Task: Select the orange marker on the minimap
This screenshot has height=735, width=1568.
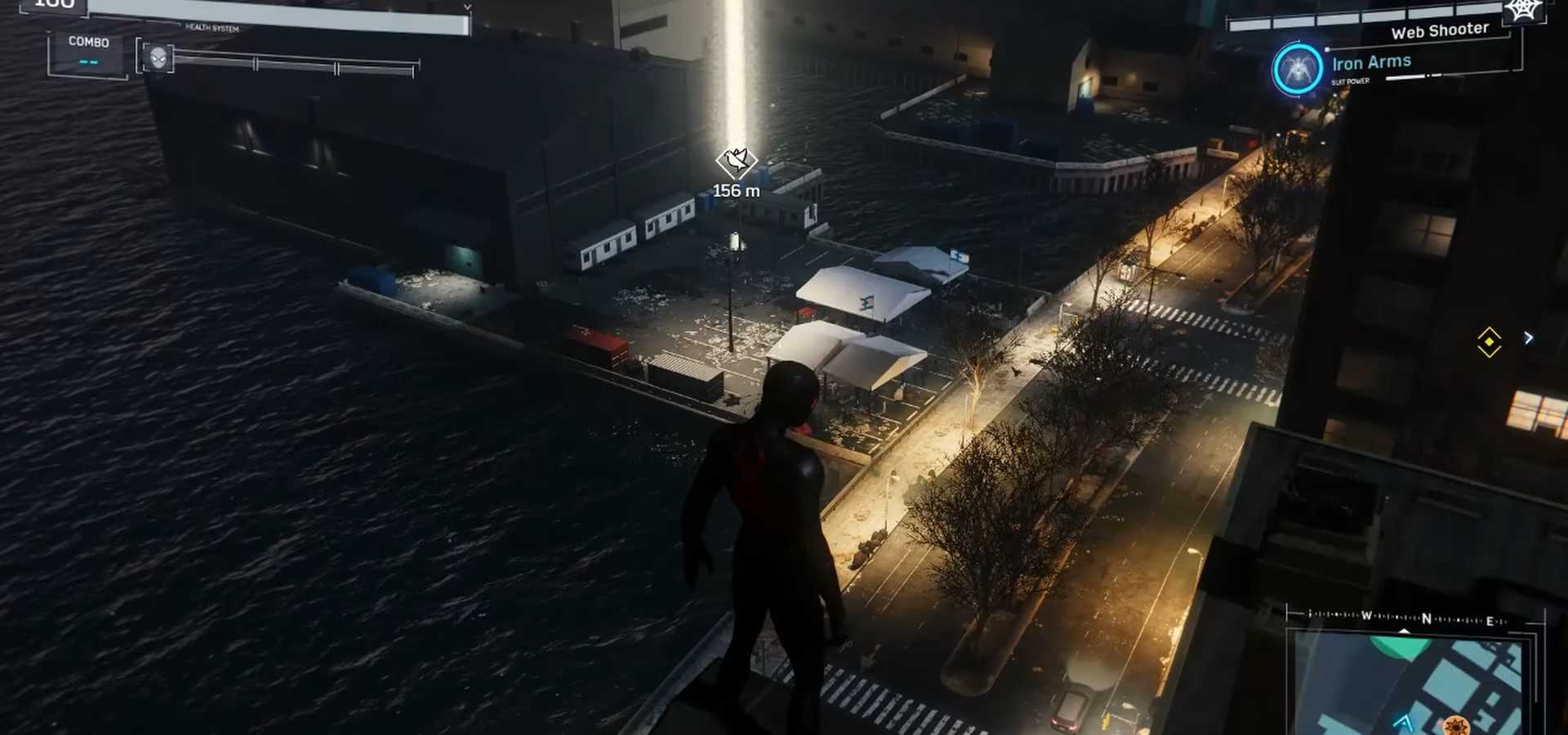Action: [x=1455, y=724]
